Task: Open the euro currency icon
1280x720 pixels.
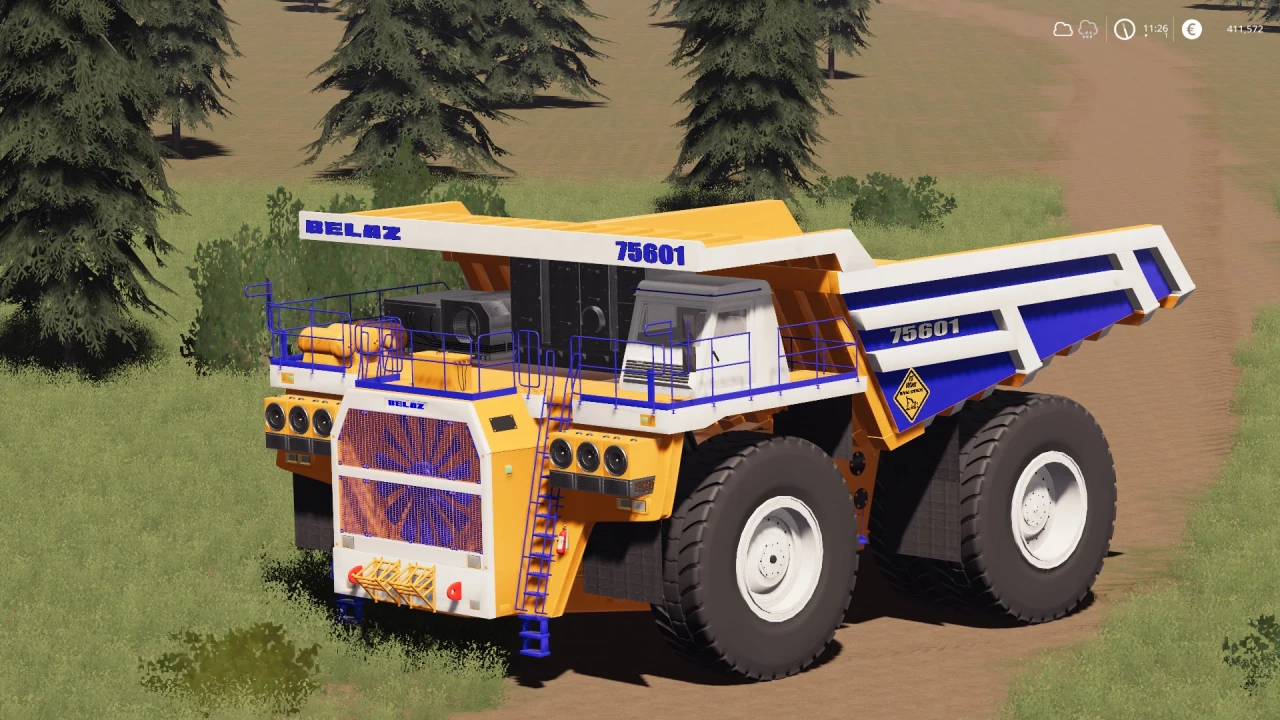Action: (1190, 30)
